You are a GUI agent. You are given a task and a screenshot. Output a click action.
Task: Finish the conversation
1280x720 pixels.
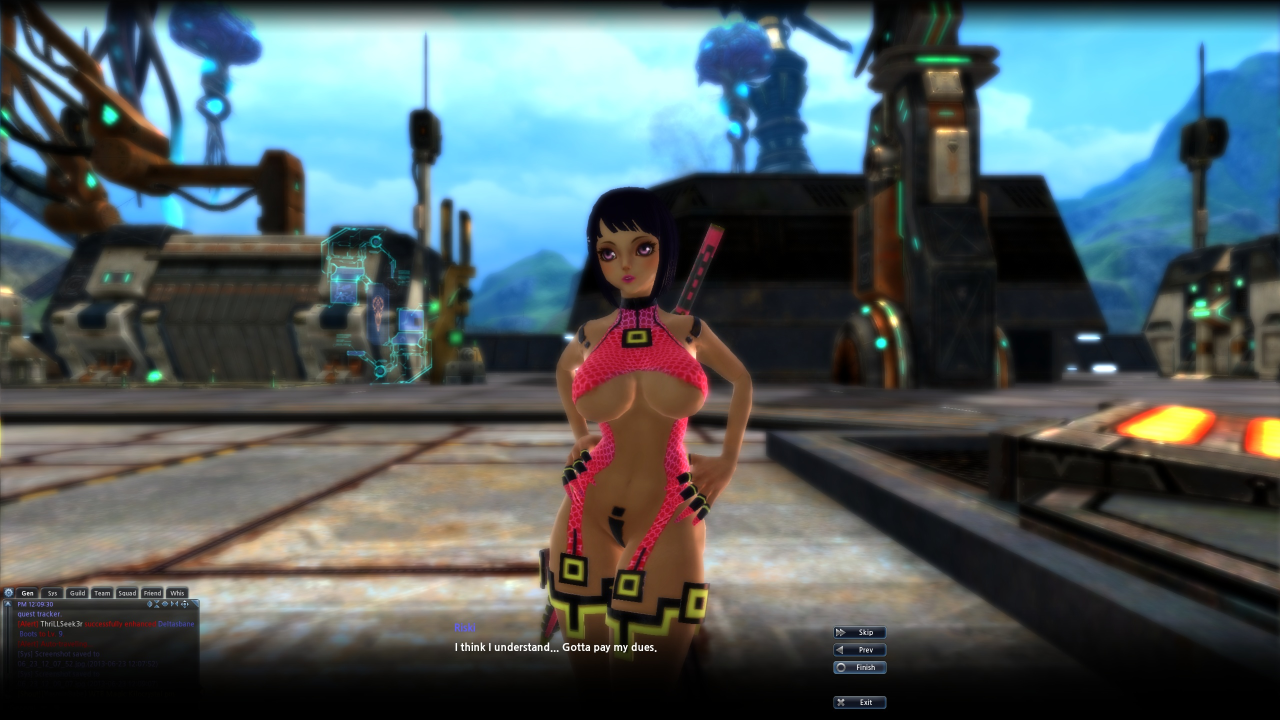click(x=860, y=667)
